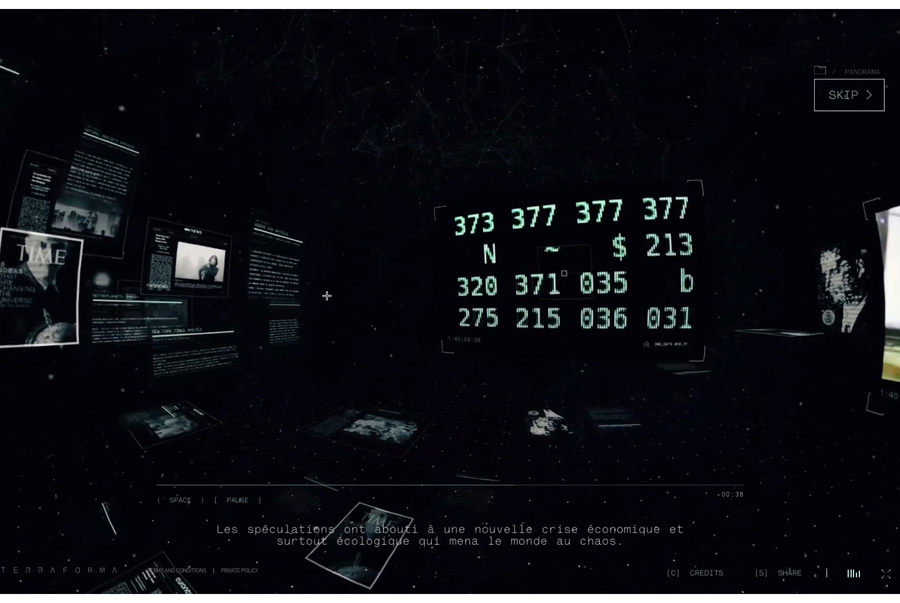900x603 pixels.
Task: Skip the intro sequence
Action: coord(849,95)
